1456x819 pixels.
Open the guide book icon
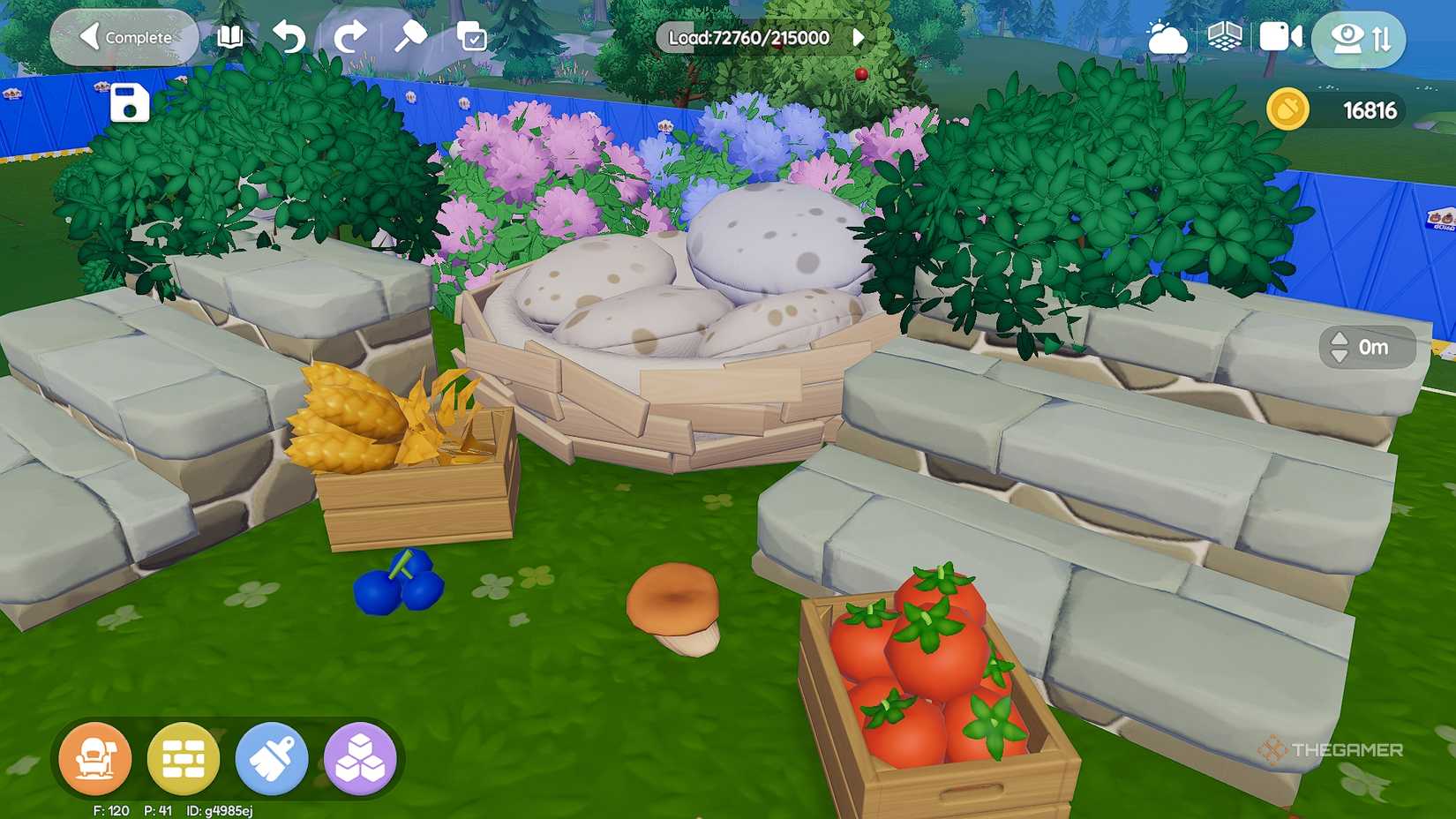pos(230,37)
